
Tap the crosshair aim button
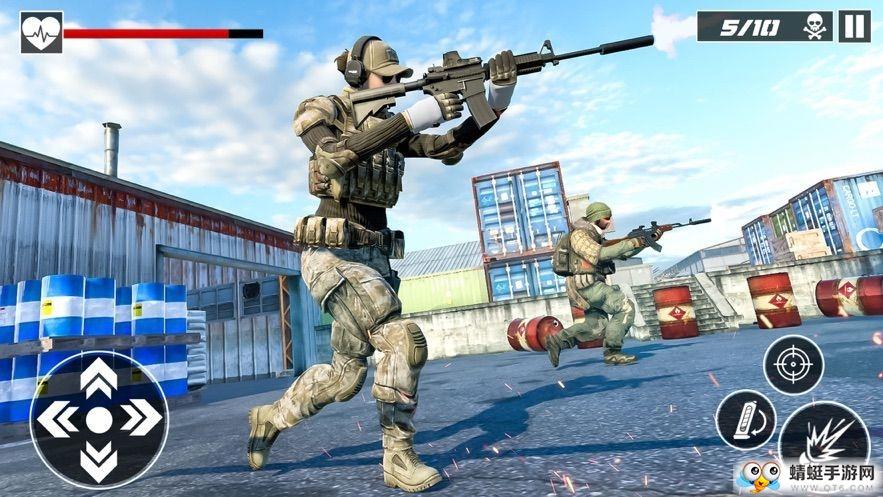tap(794, 364)
